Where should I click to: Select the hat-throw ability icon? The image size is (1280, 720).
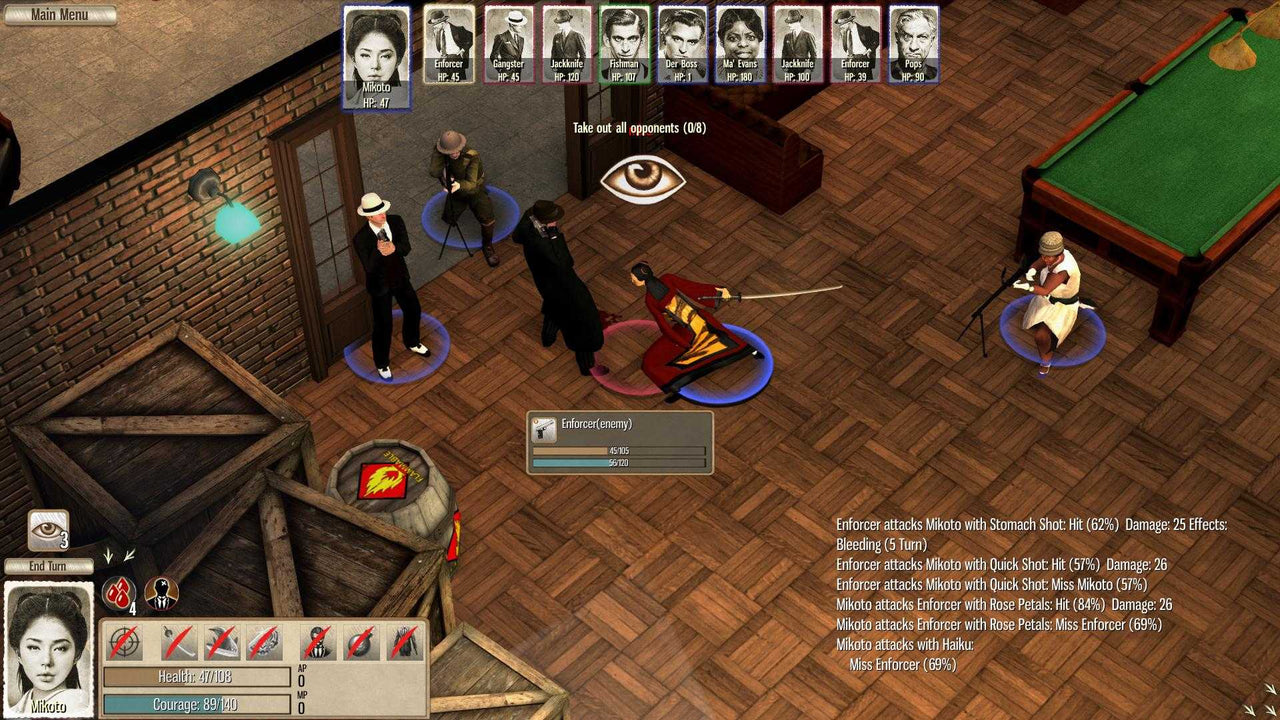(222, 642)
